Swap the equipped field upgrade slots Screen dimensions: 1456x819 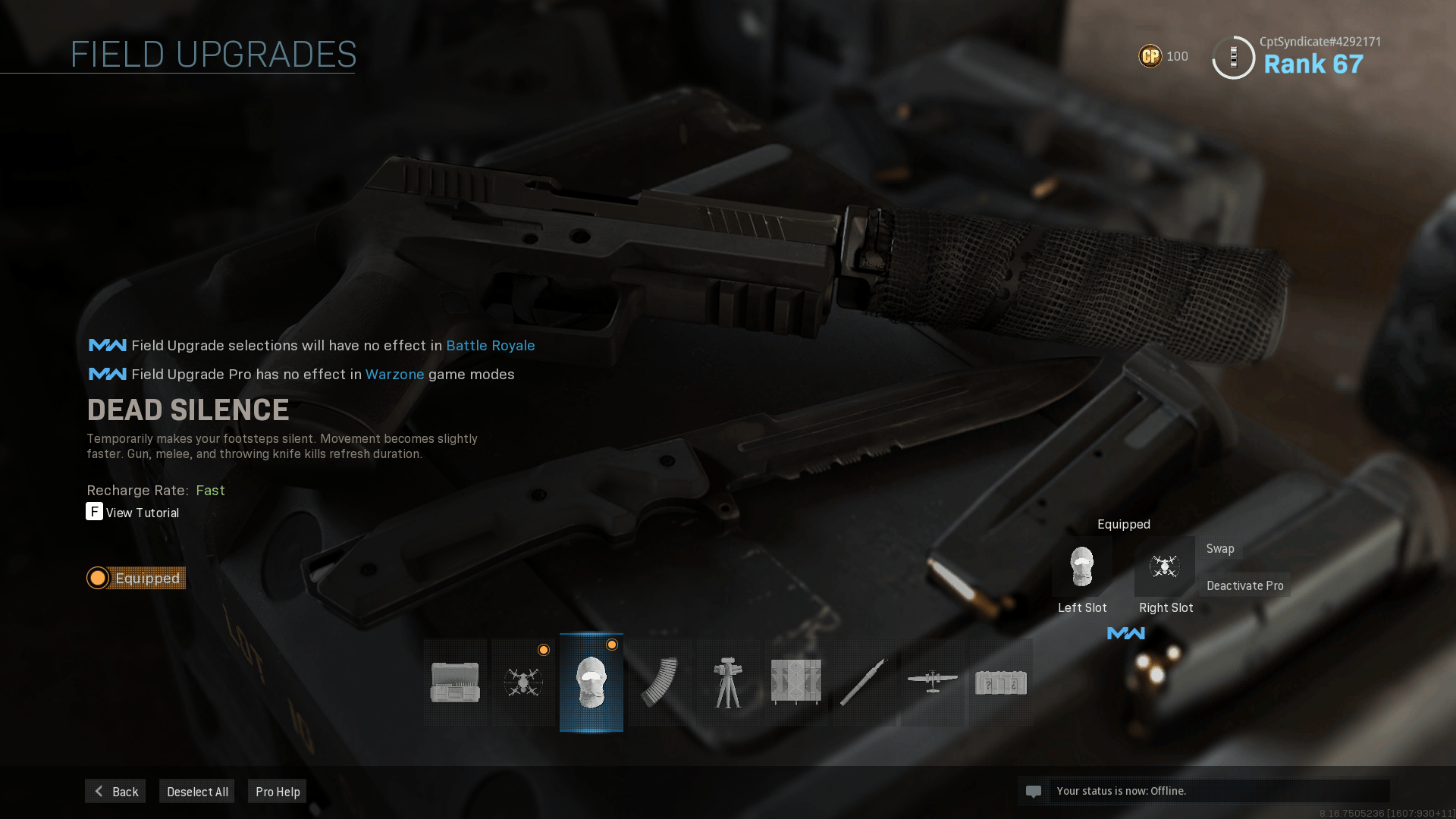[x=1220, y=548]
